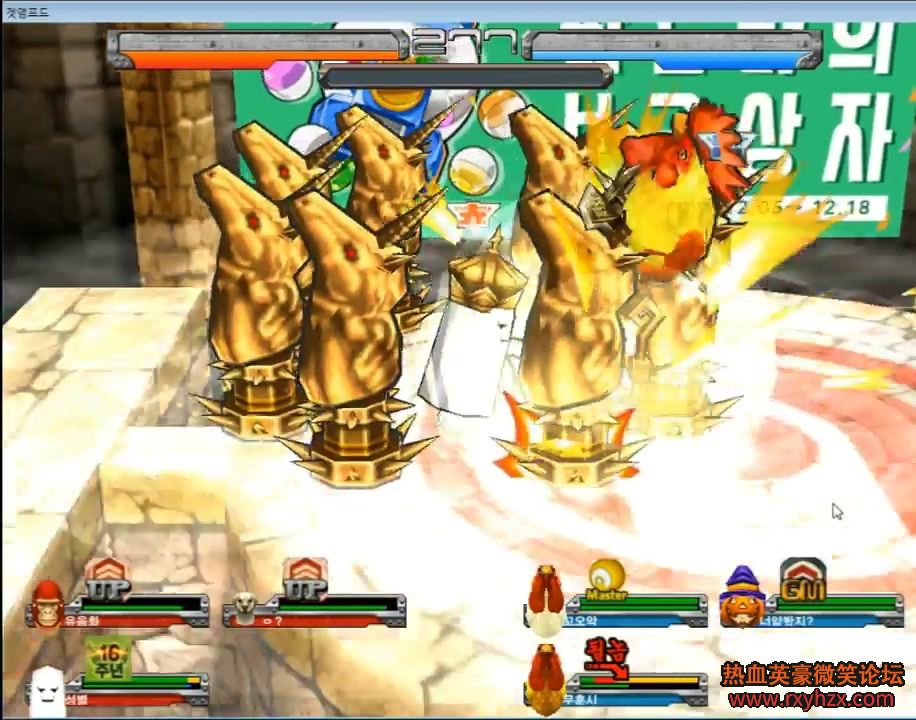Select the purple-hat pumpkin player portrait
This screenshot has width=916, height=720.
(739, 599)
